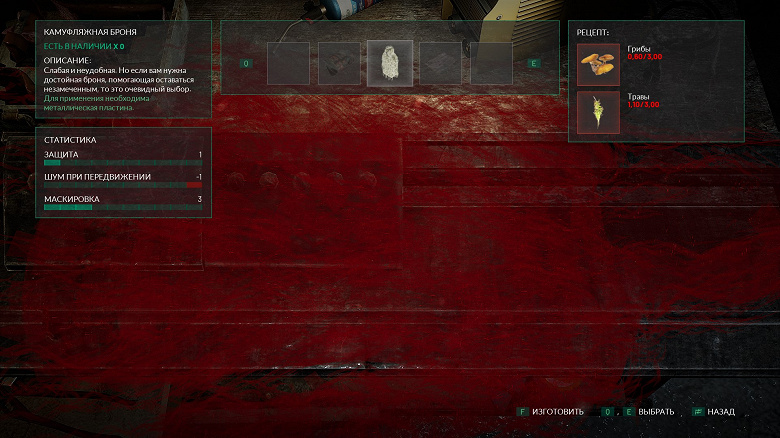Go back using Назад
The height and width of the screenshot is (438, 780).
coord(720,412)
